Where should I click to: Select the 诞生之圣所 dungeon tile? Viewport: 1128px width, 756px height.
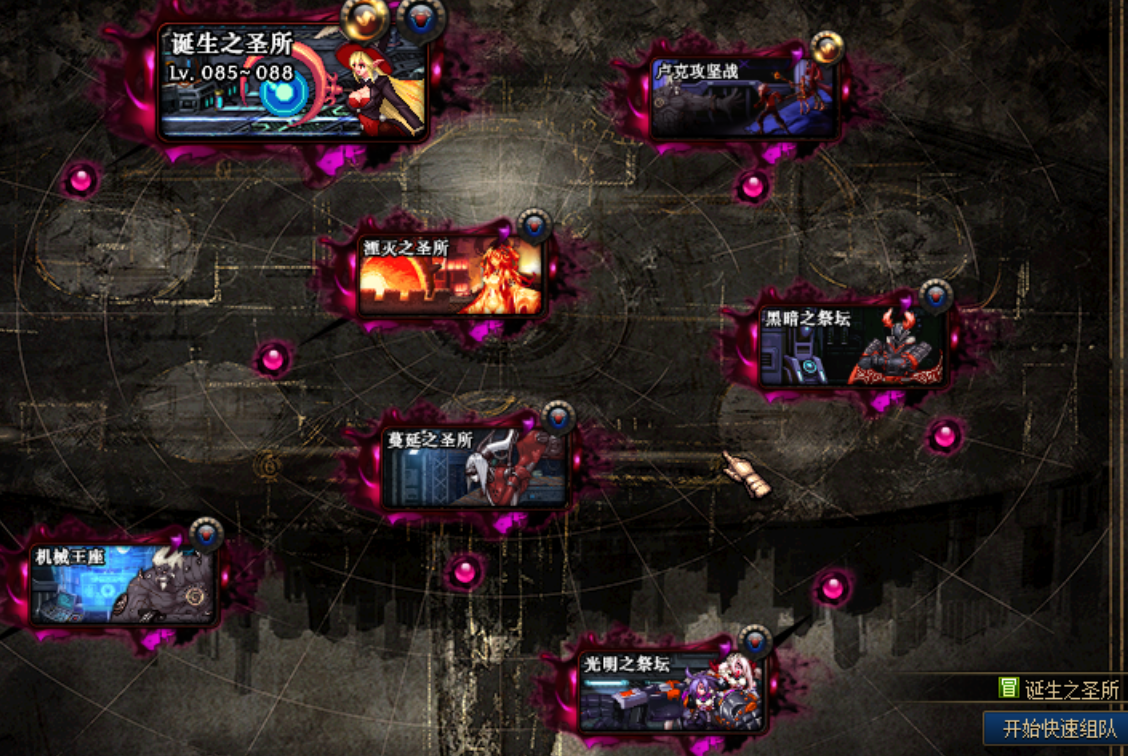pos(293,83)
